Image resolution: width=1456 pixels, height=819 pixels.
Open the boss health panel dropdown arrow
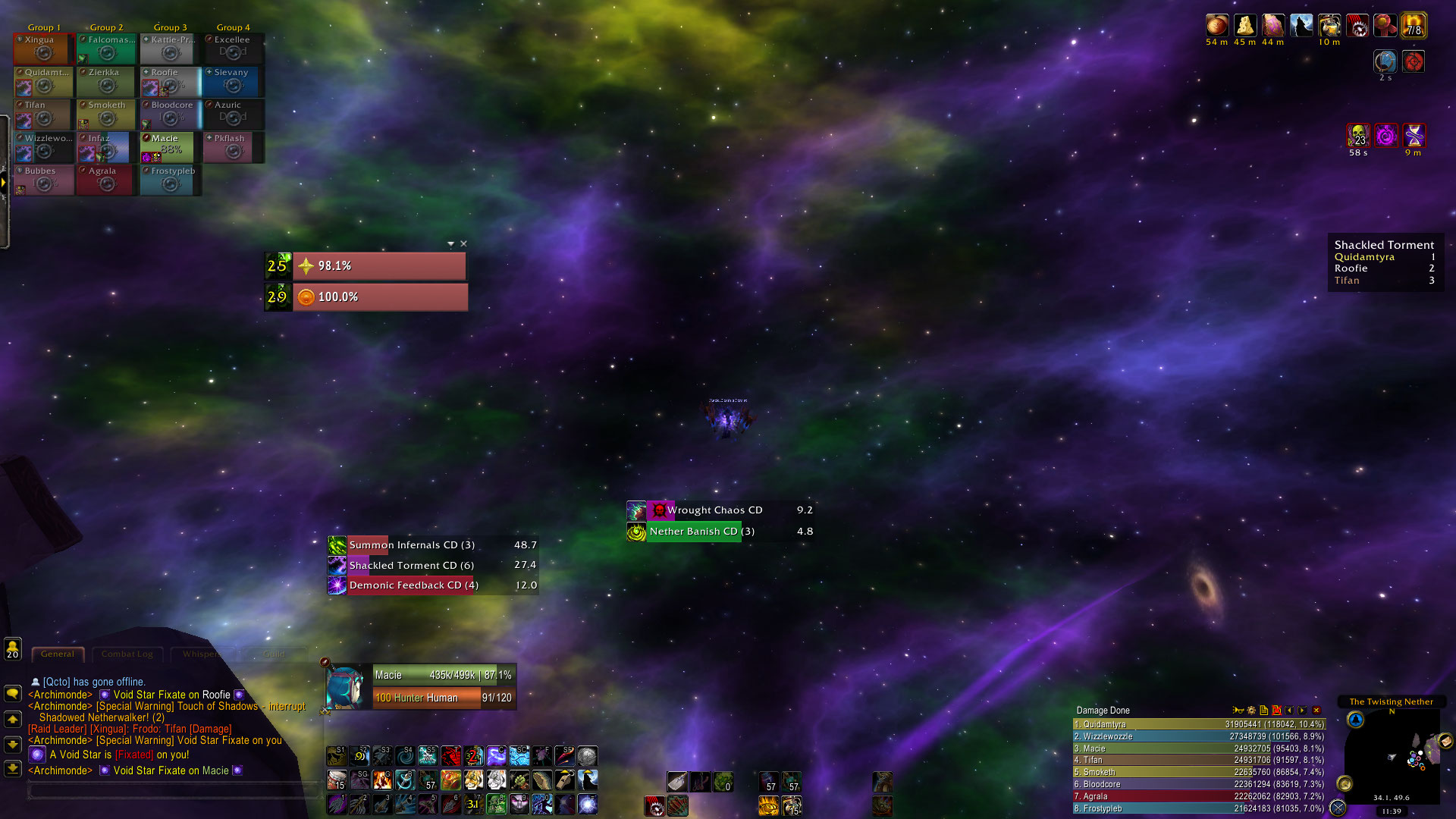450,243
